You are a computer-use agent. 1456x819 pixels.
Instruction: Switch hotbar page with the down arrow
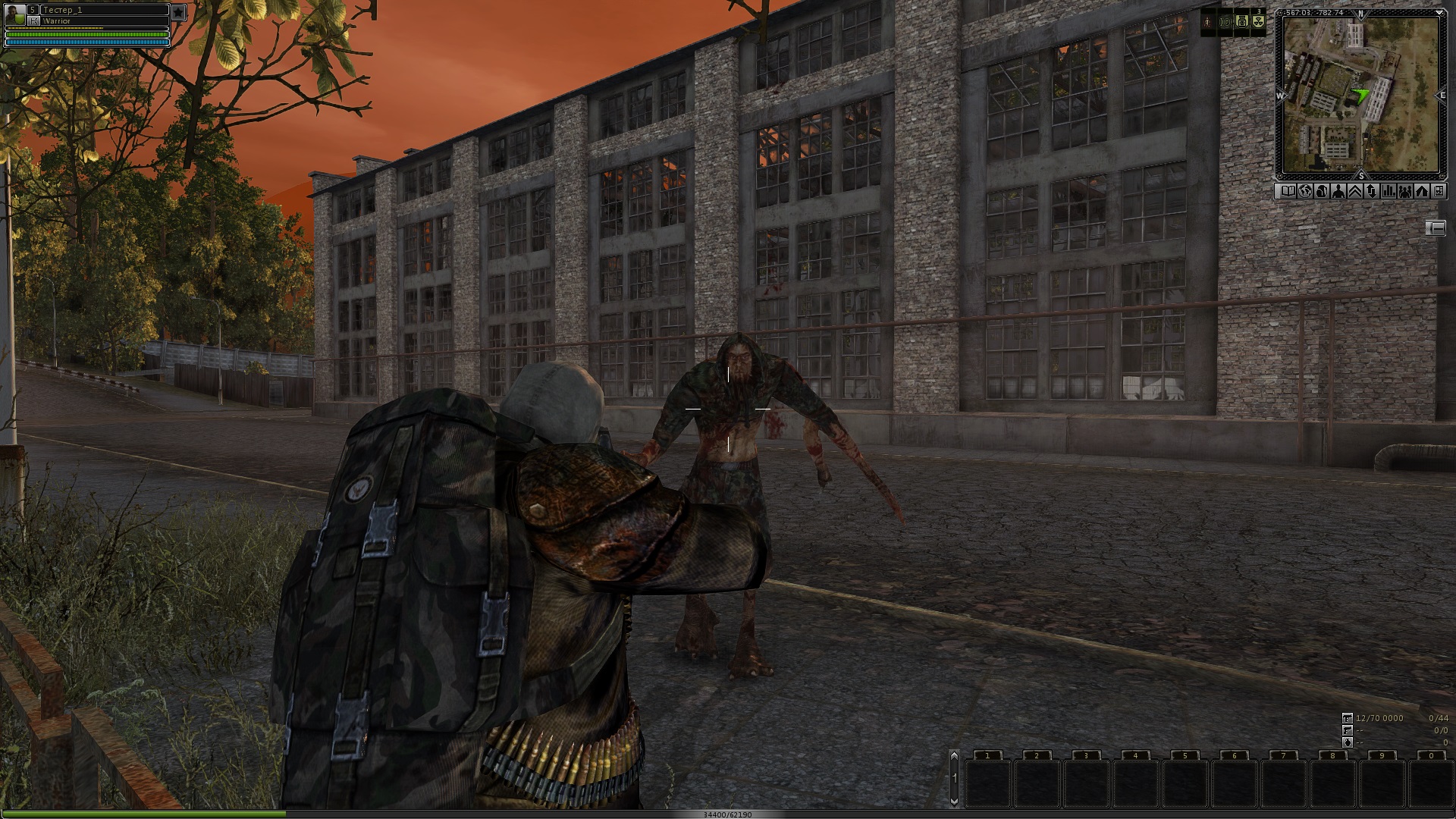(954, 801)
